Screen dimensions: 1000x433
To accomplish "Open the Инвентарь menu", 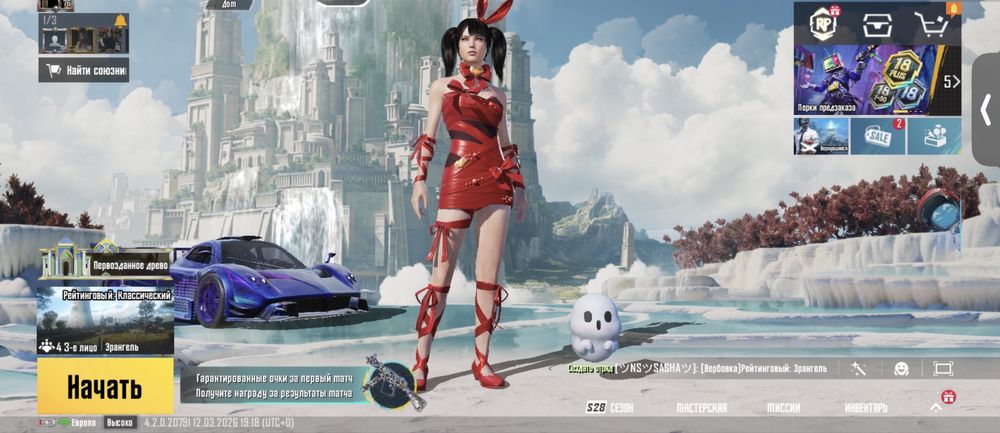I will coord(865,408).
